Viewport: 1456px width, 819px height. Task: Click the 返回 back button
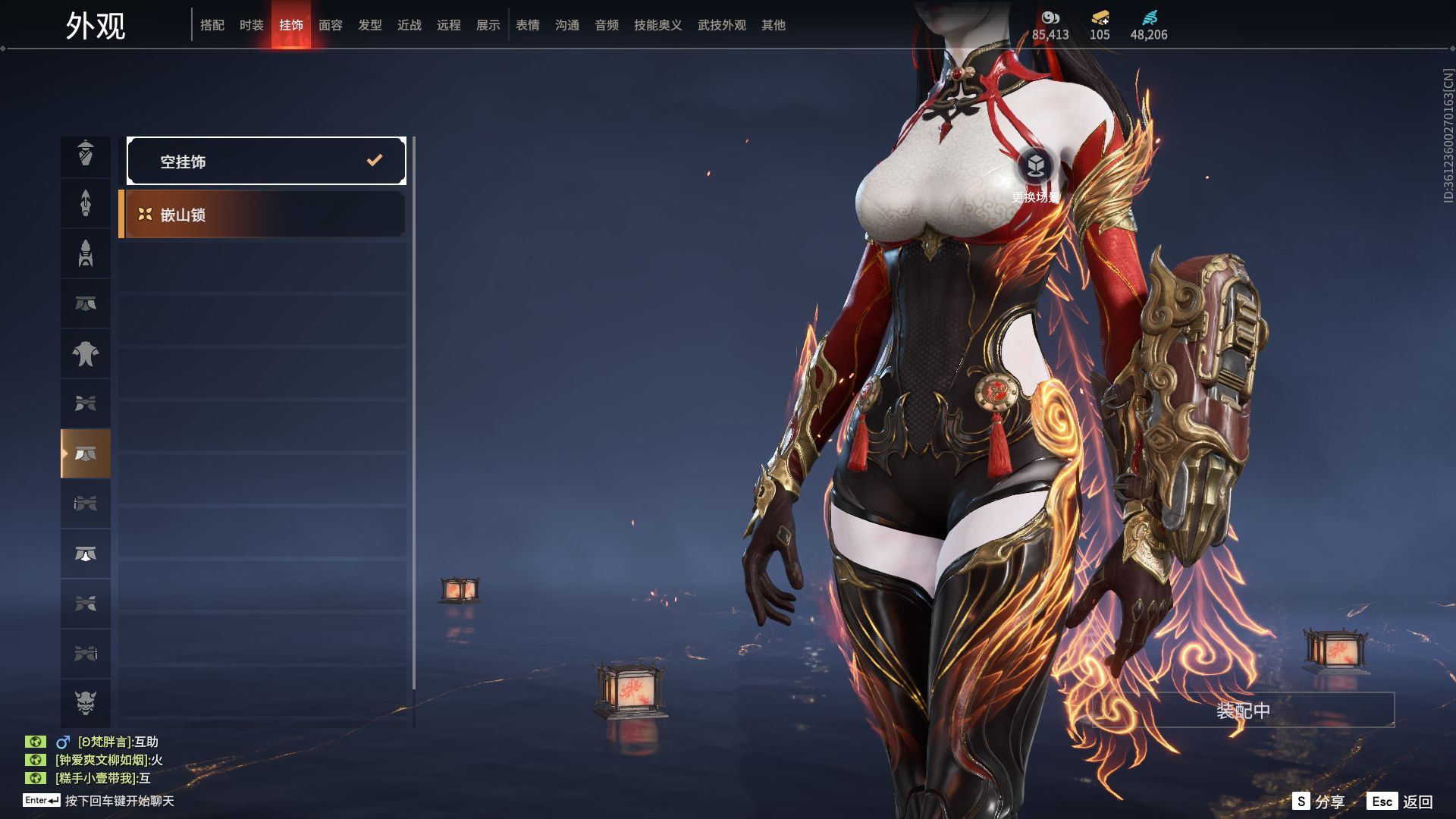[1401, 802]
